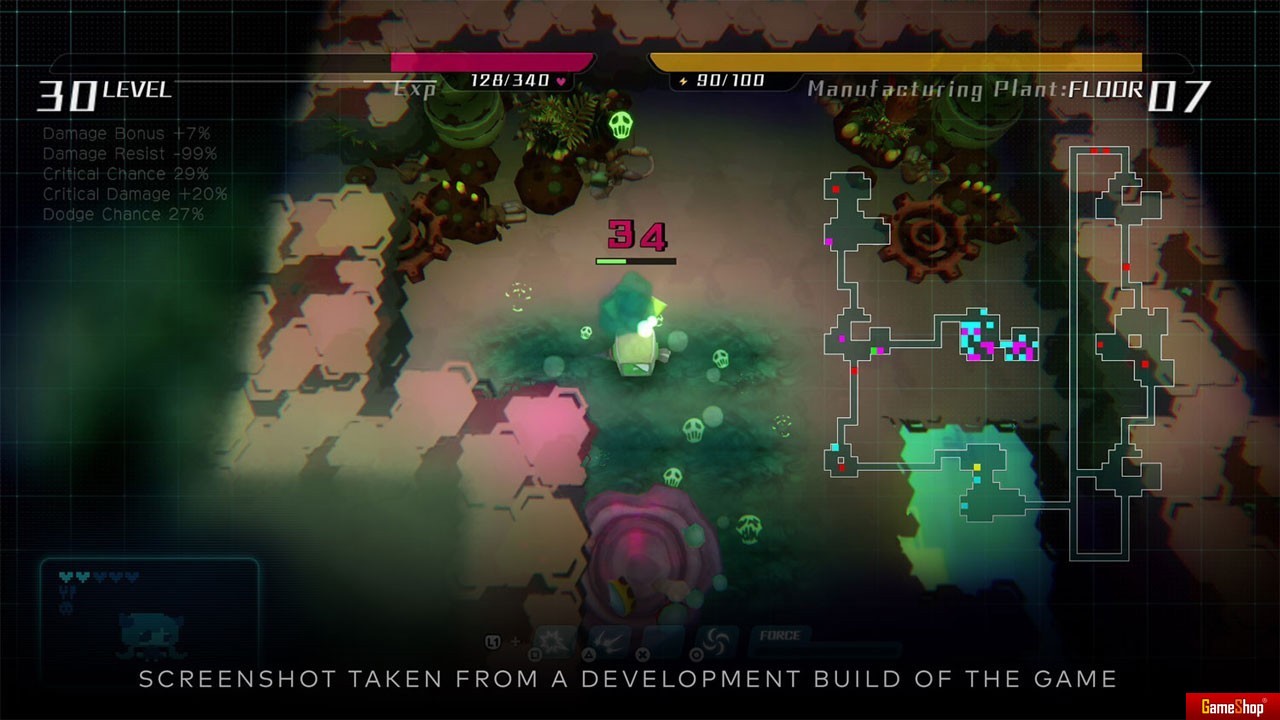Screen dimensions: 1280x720
Task: Click the yellow marker on the map
Action: (977, 467)
